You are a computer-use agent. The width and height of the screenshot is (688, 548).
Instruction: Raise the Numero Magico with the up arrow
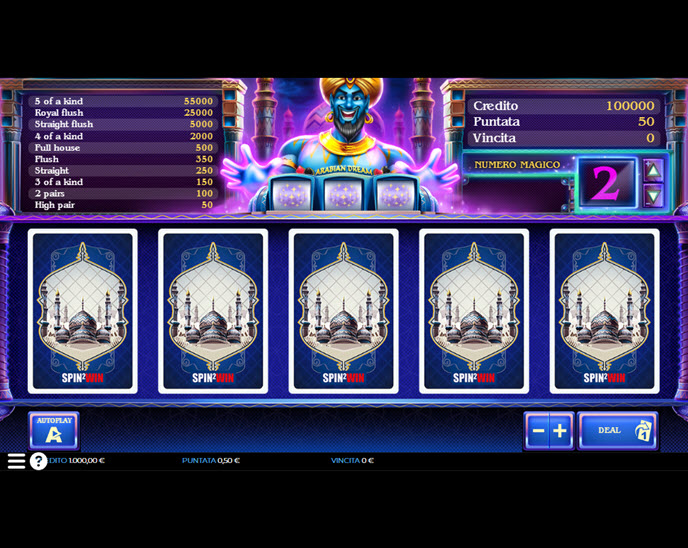[653, 170]
